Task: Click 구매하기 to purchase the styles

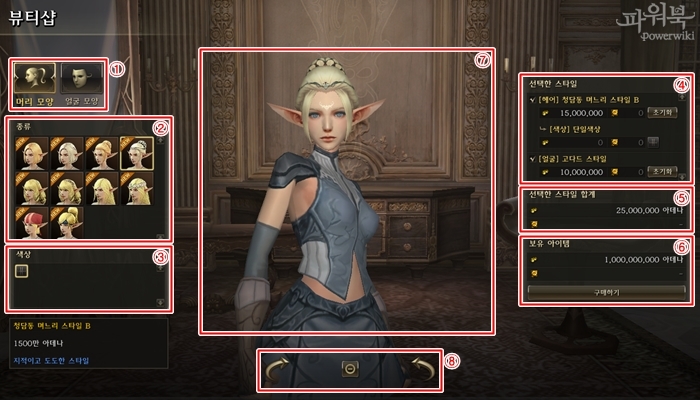Action: click(x=599, y=290)
